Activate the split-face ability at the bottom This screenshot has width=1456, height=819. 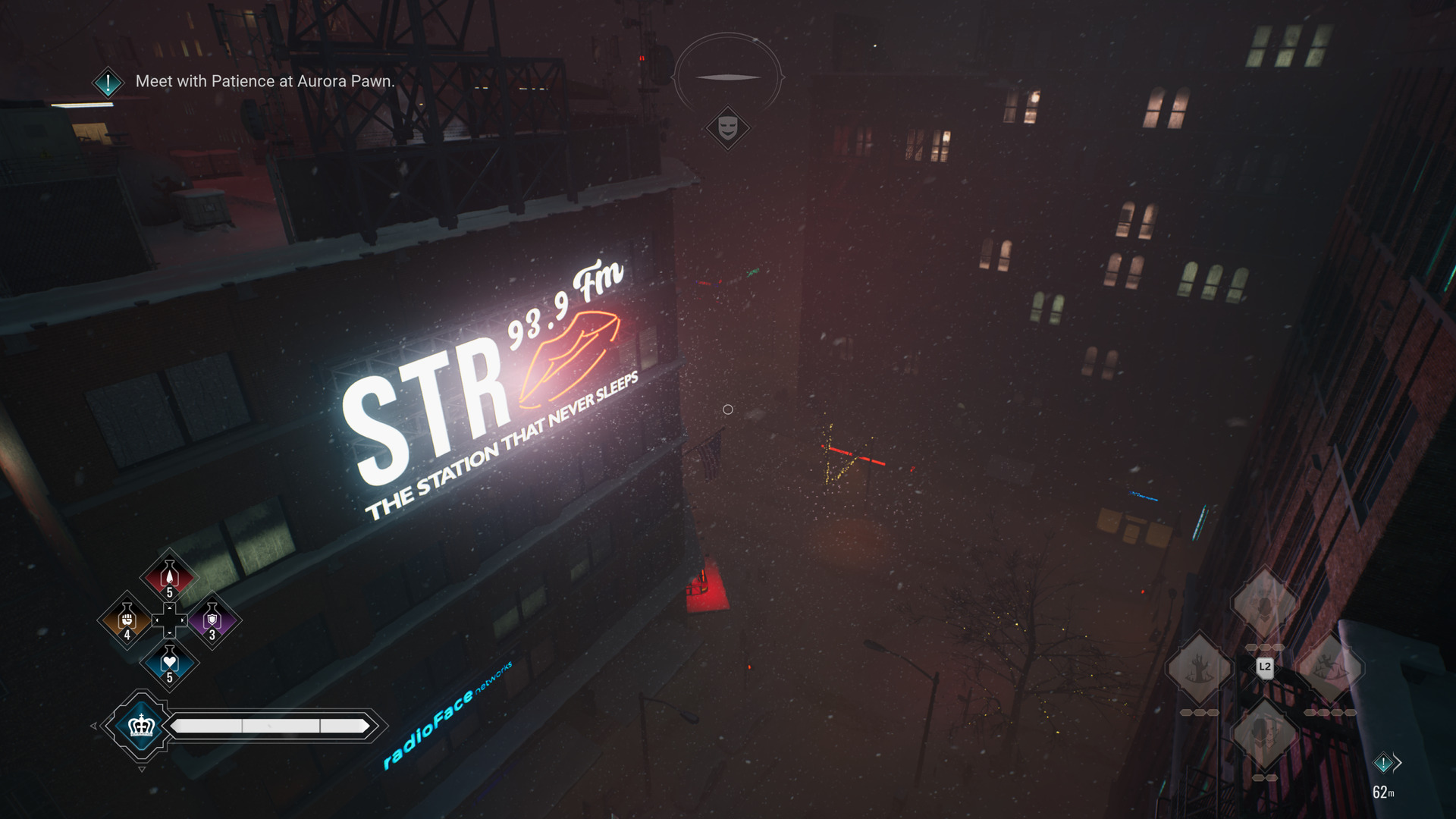pos(1264,733)
